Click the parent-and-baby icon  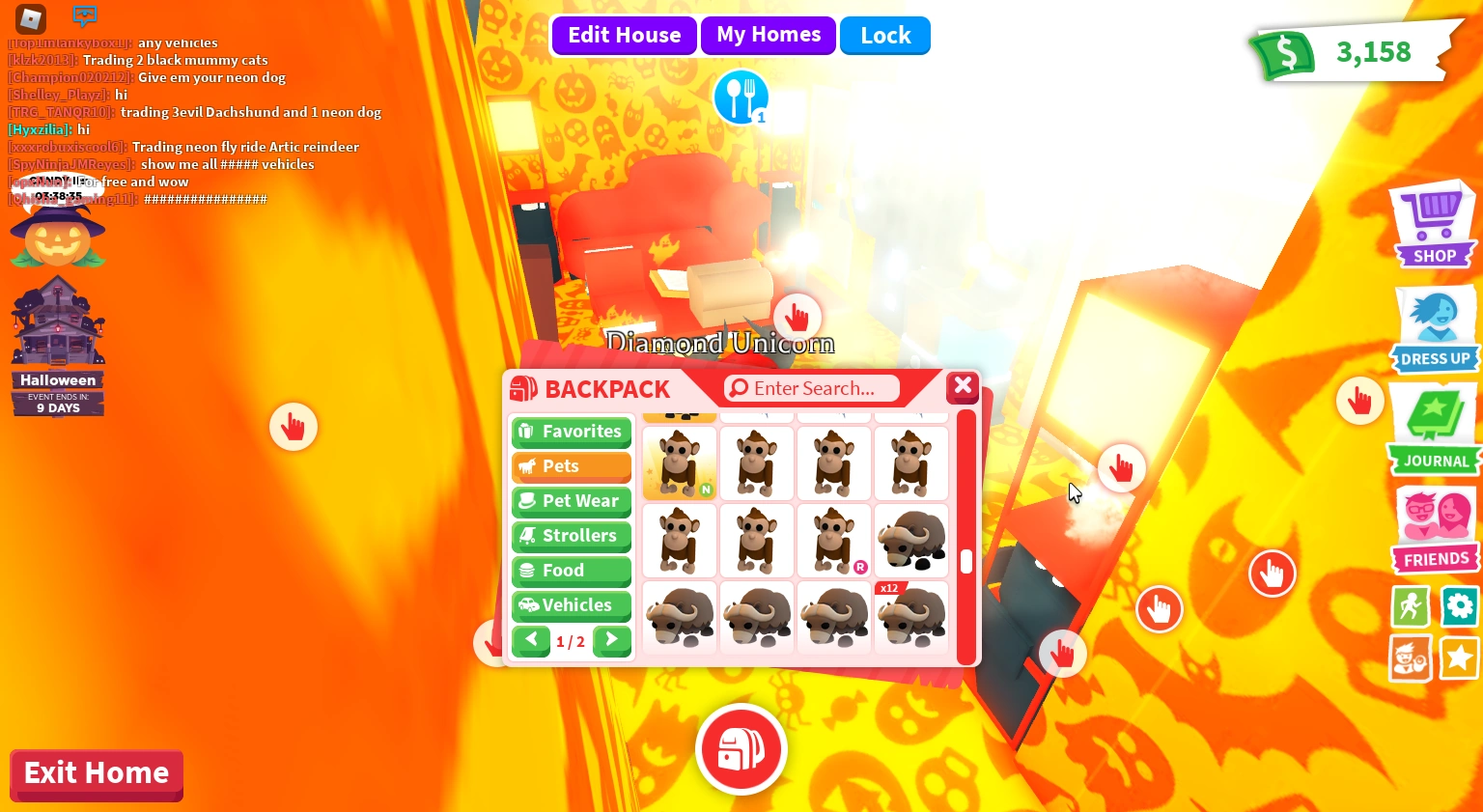[x=1410, y=658]
